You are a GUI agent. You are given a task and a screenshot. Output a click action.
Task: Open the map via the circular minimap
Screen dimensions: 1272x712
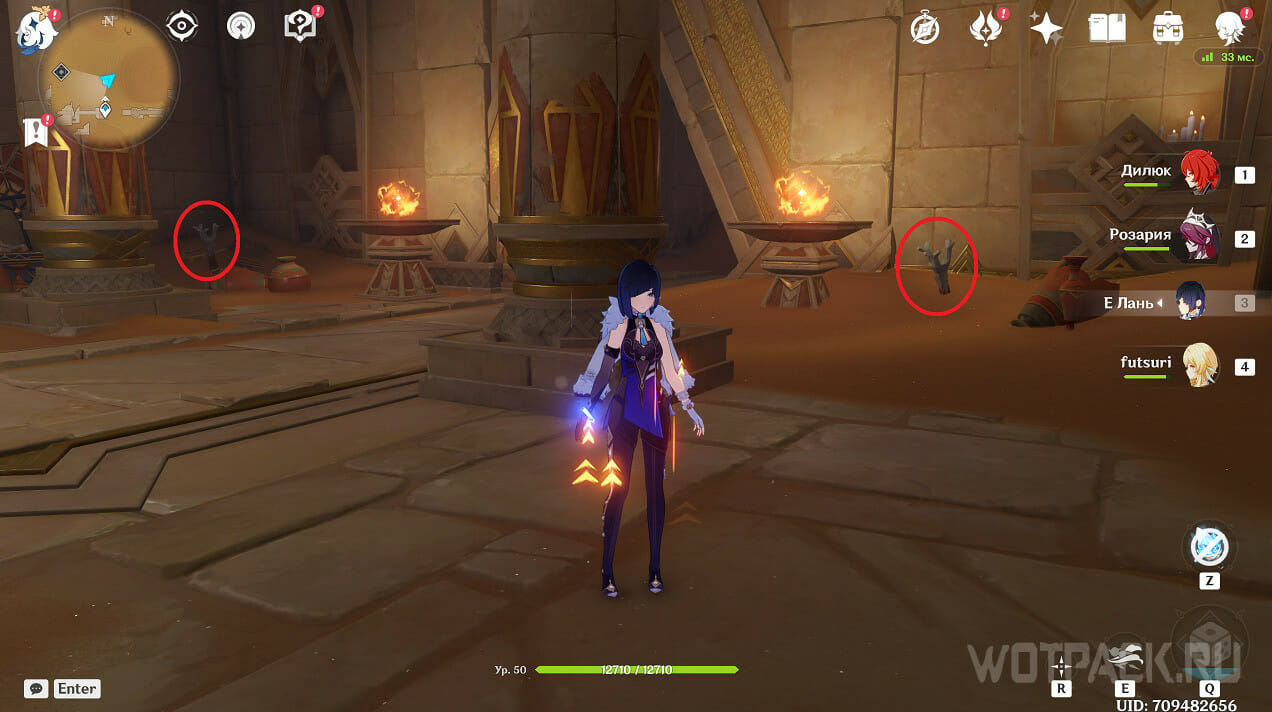click(x=108, y=79)
